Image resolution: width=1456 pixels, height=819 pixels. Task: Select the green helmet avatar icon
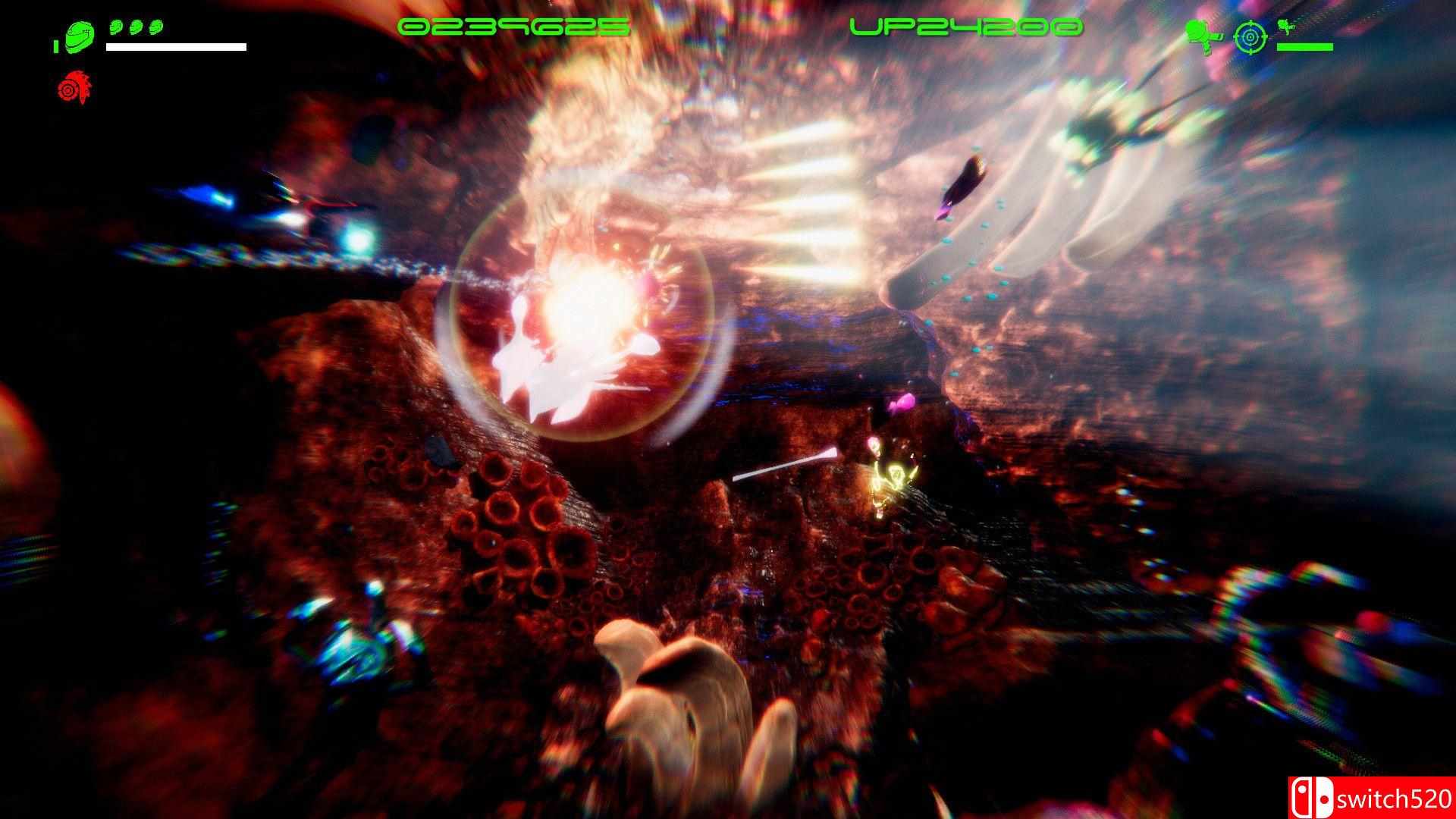[x=79, y=36]
